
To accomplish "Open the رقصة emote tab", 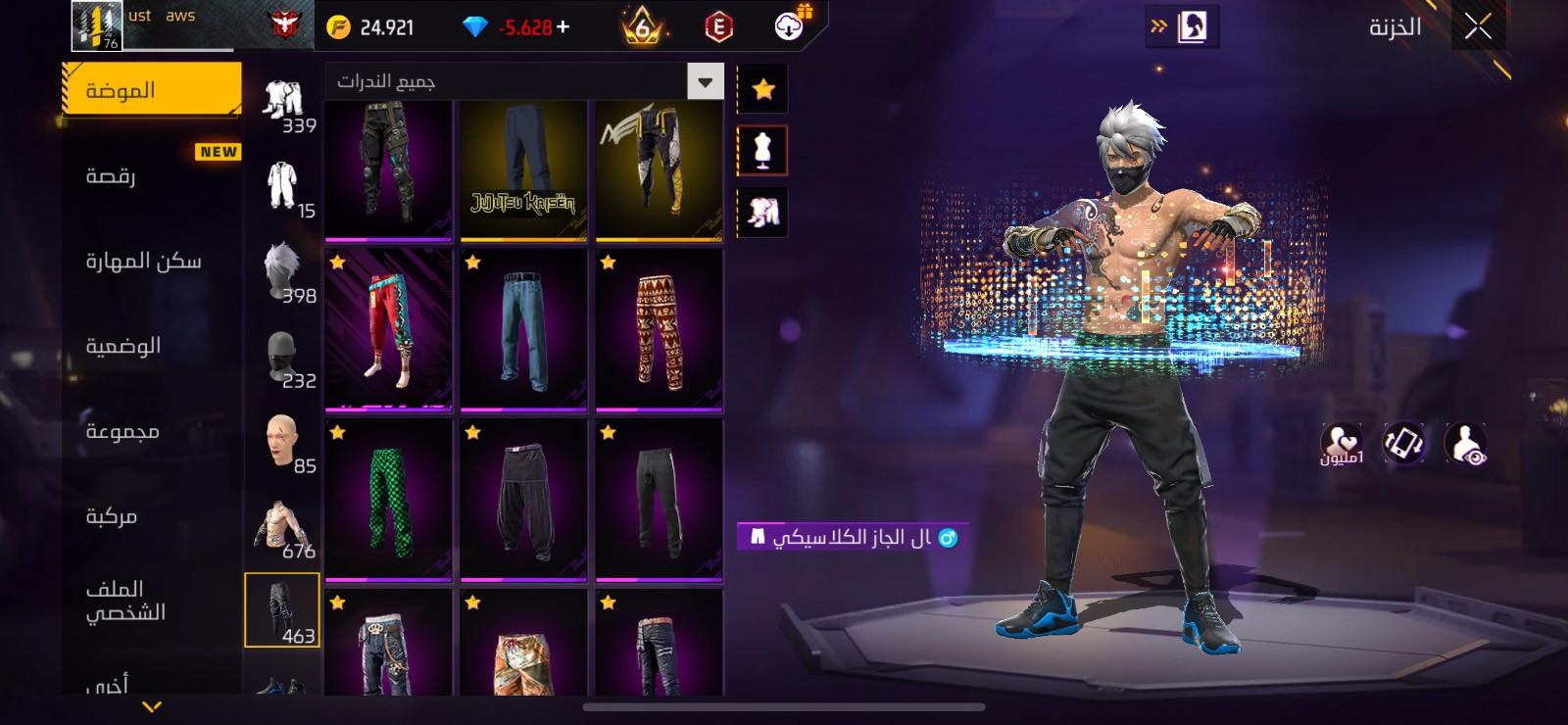I will [x=152, y=176].
